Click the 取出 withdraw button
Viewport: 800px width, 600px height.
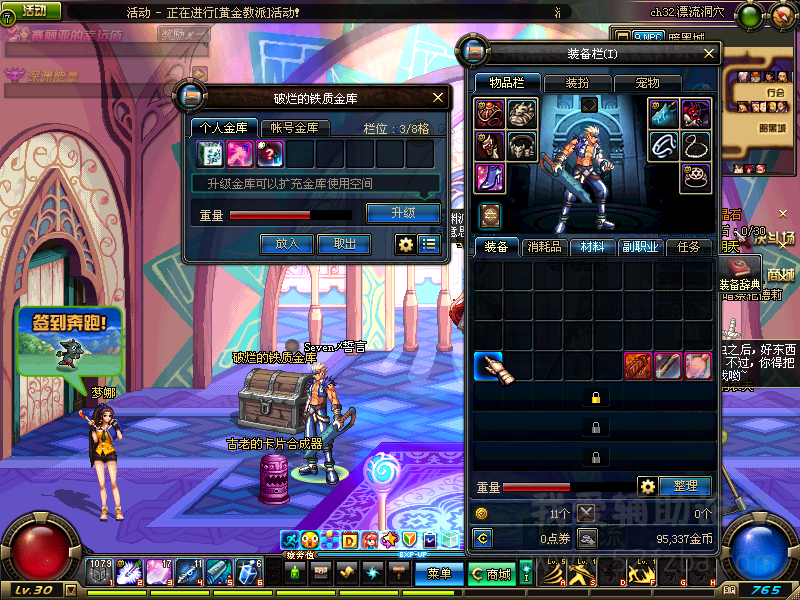[x=344, y=243]
